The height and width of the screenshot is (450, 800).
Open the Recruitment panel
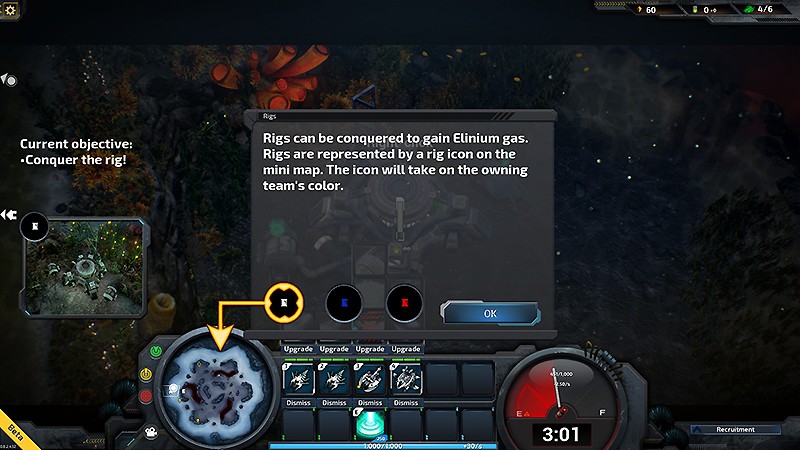tap(734, 429)
